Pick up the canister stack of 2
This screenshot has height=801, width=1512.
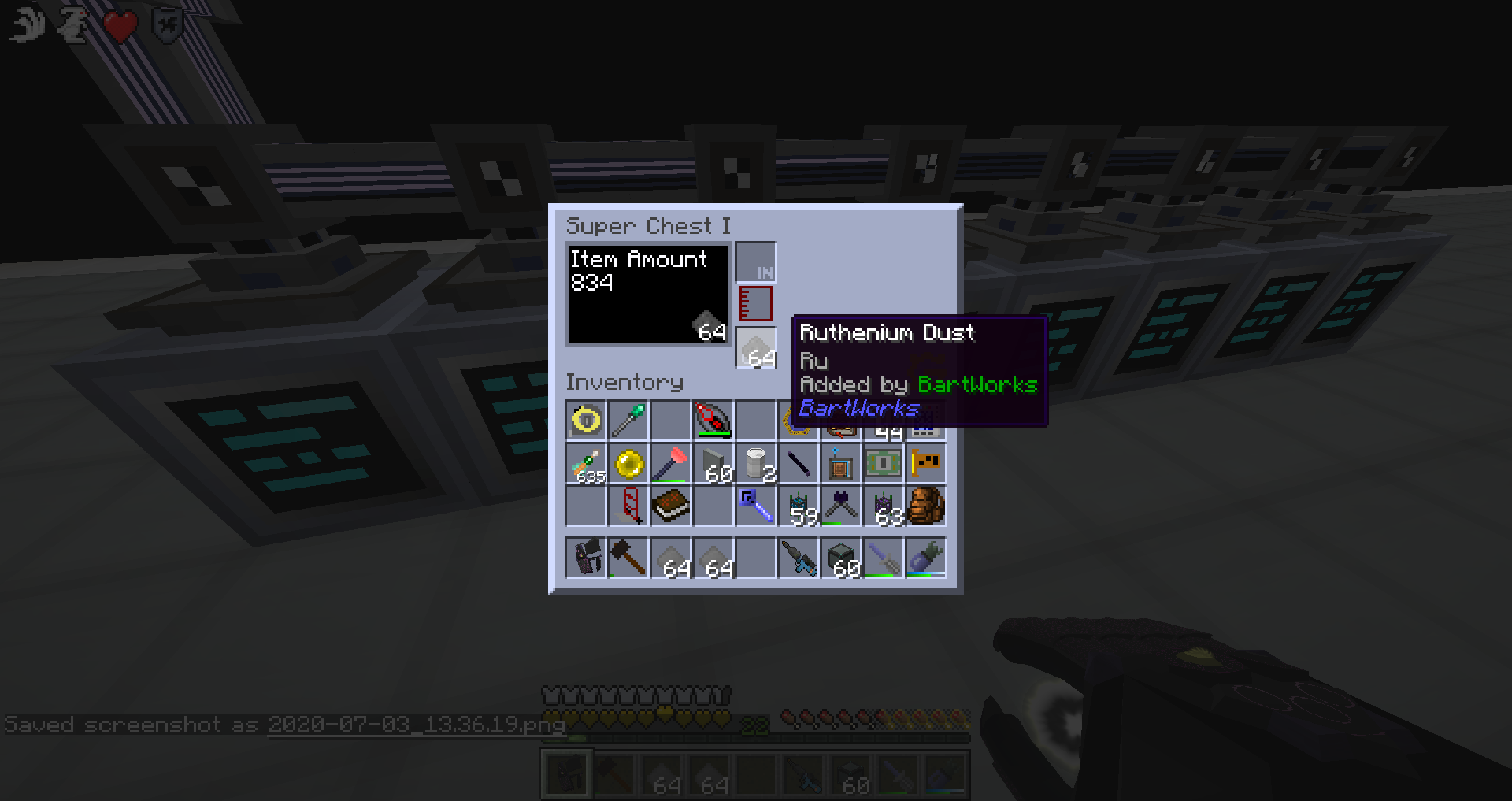(x=756, y=463)
